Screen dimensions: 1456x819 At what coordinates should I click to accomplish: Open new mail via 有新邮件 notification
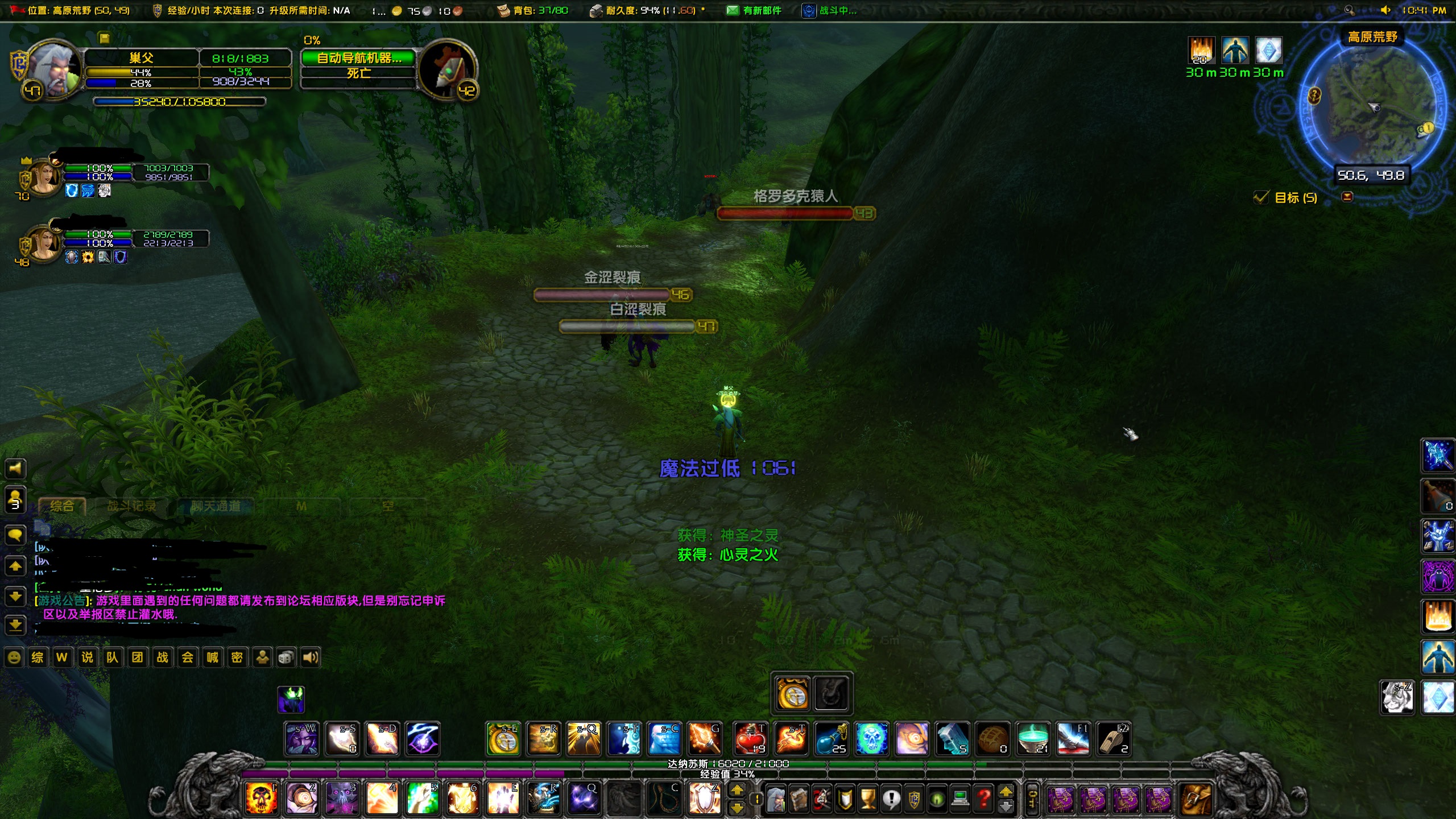coord(734,10)
